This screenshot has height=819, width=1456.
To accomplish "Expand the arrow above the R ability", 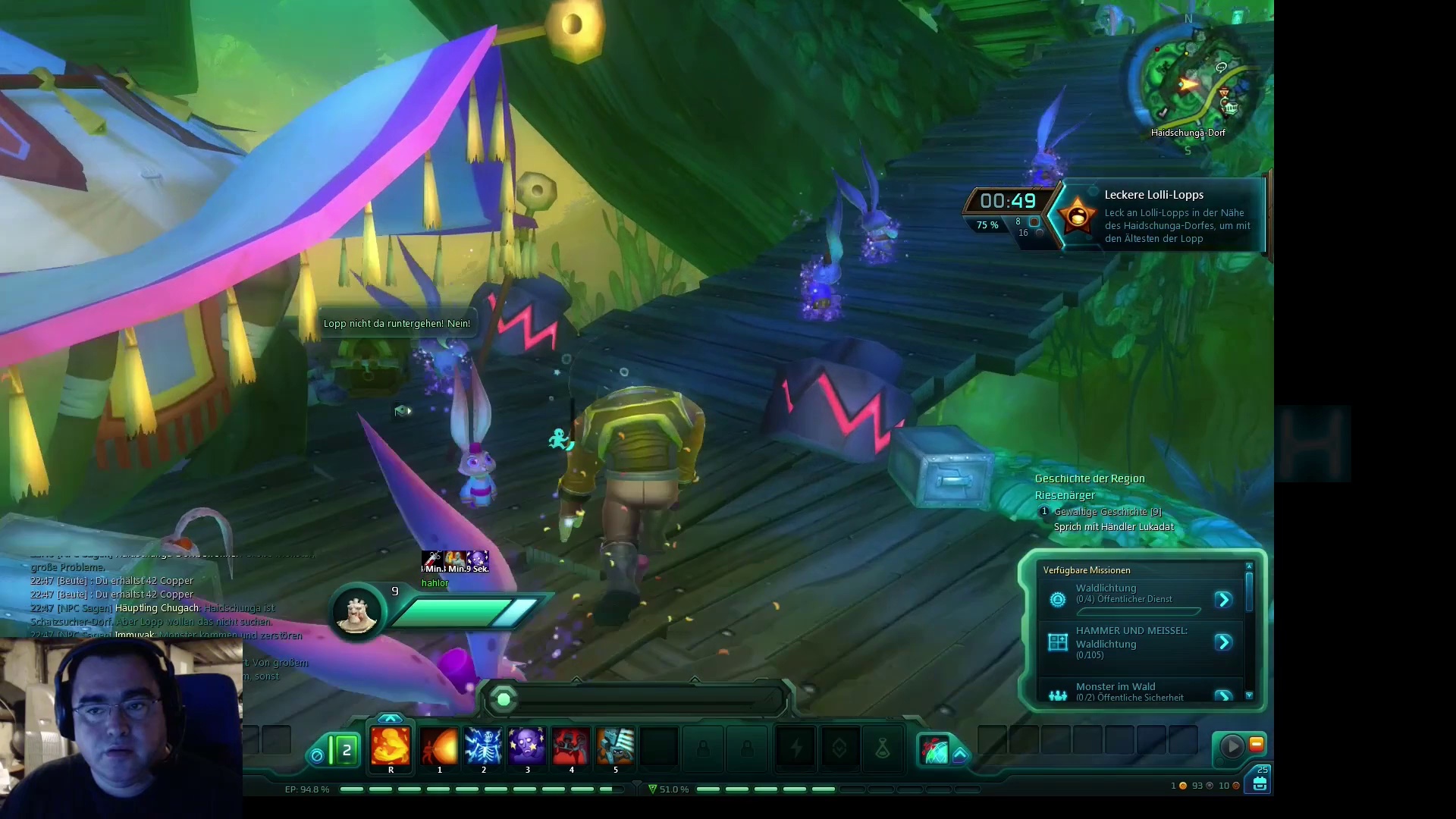I will [x=391, y=717].
